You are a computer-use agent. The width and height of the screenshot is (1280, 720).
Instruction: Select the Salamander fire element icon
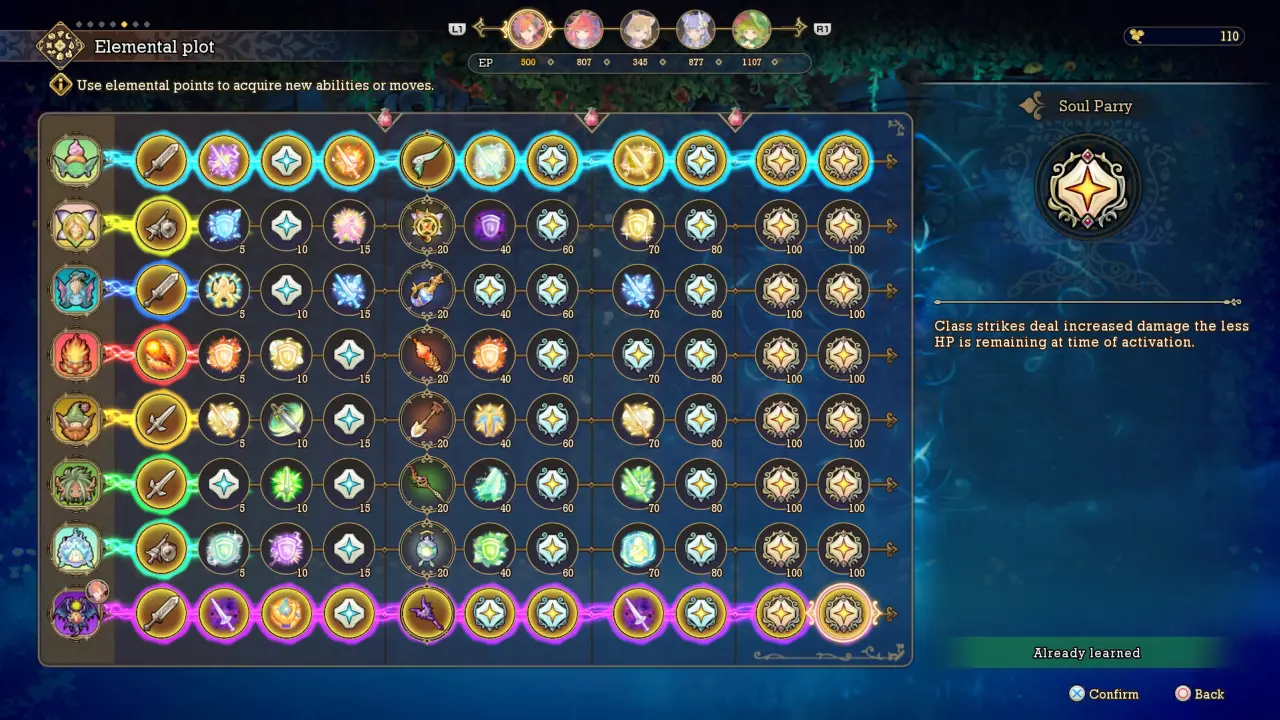coord(77,355)
